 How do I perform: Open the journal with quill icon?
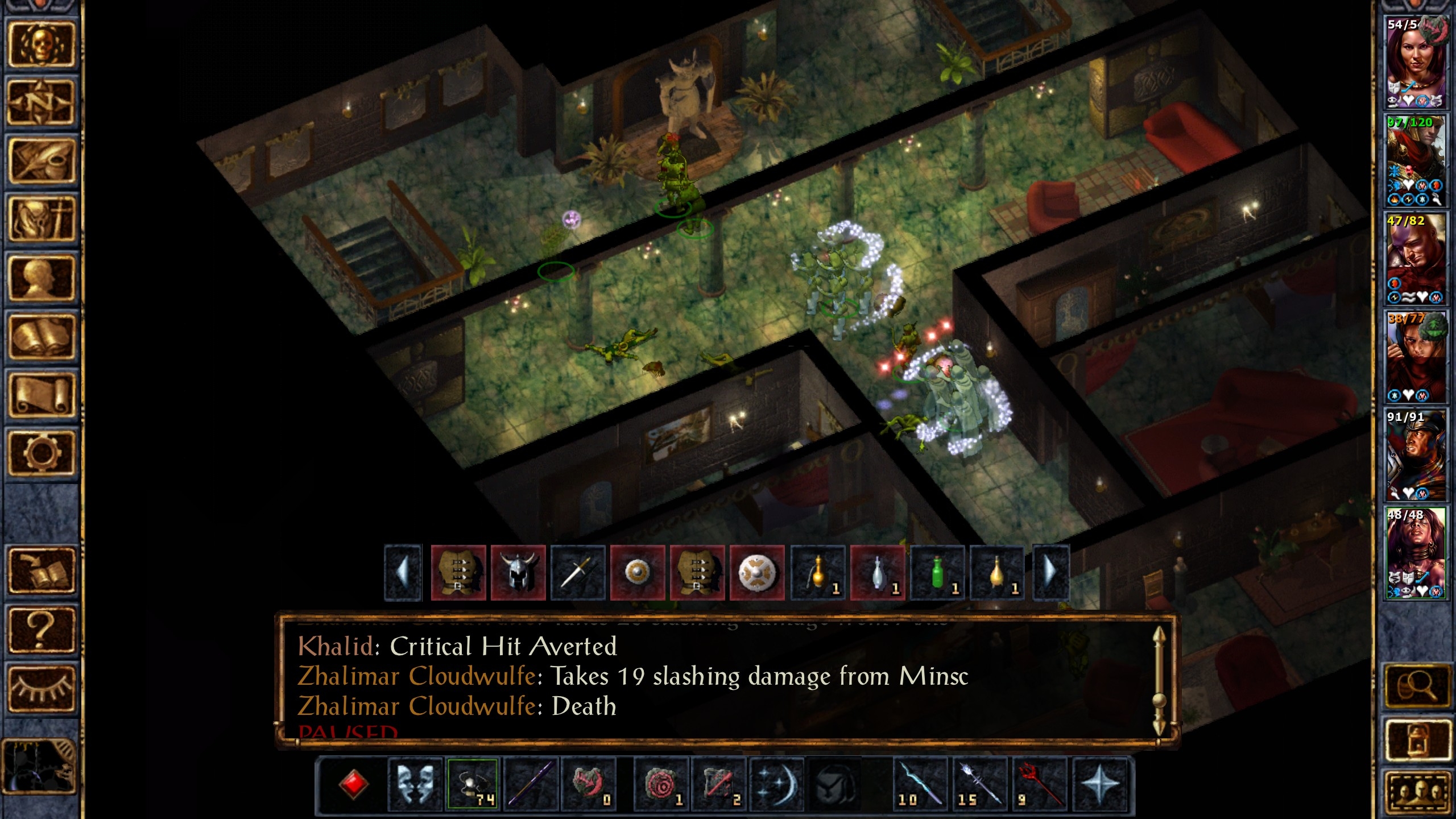(41, 161)
